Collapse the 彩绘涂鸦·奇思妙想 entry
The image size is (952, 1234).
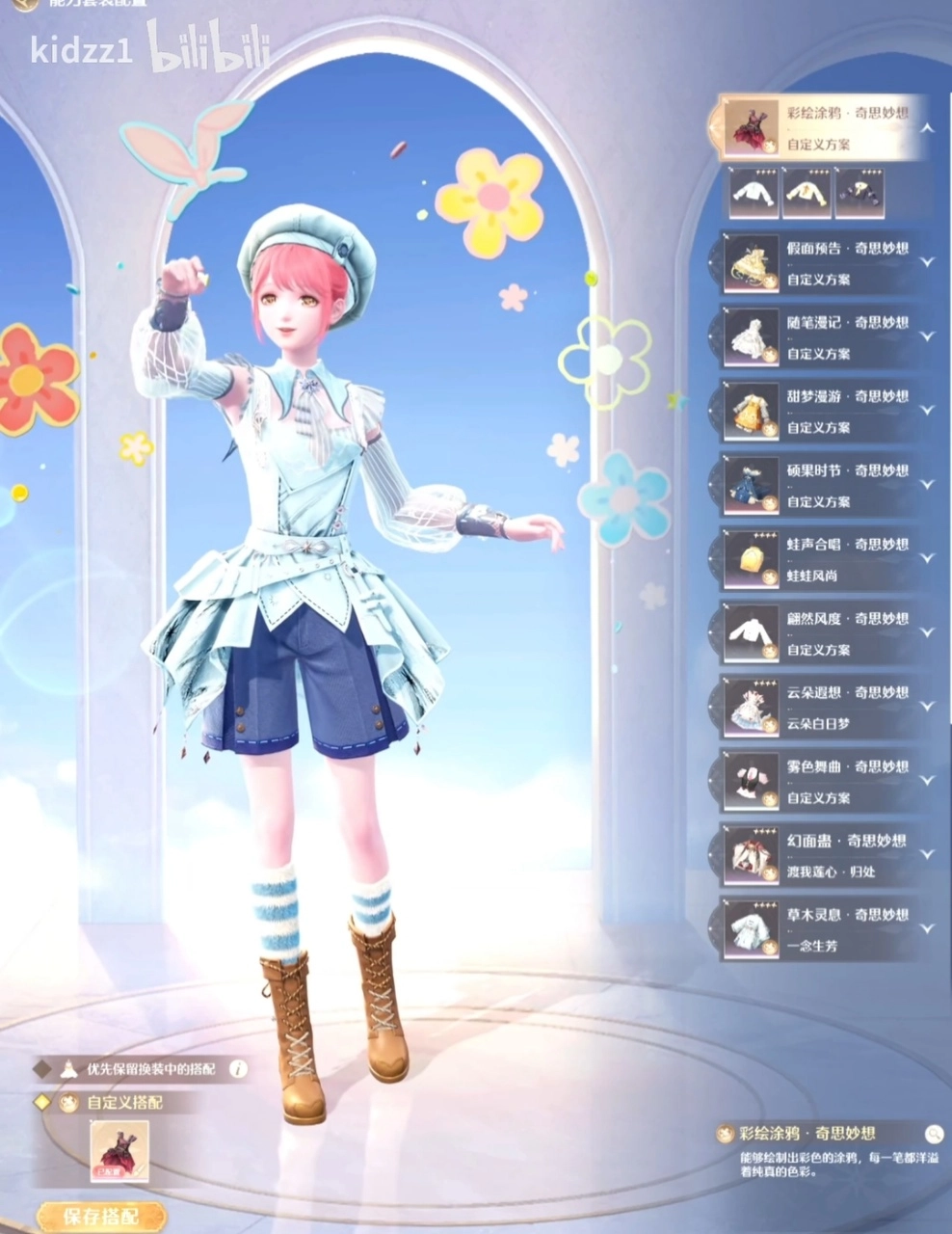click(x=927, y=128)
